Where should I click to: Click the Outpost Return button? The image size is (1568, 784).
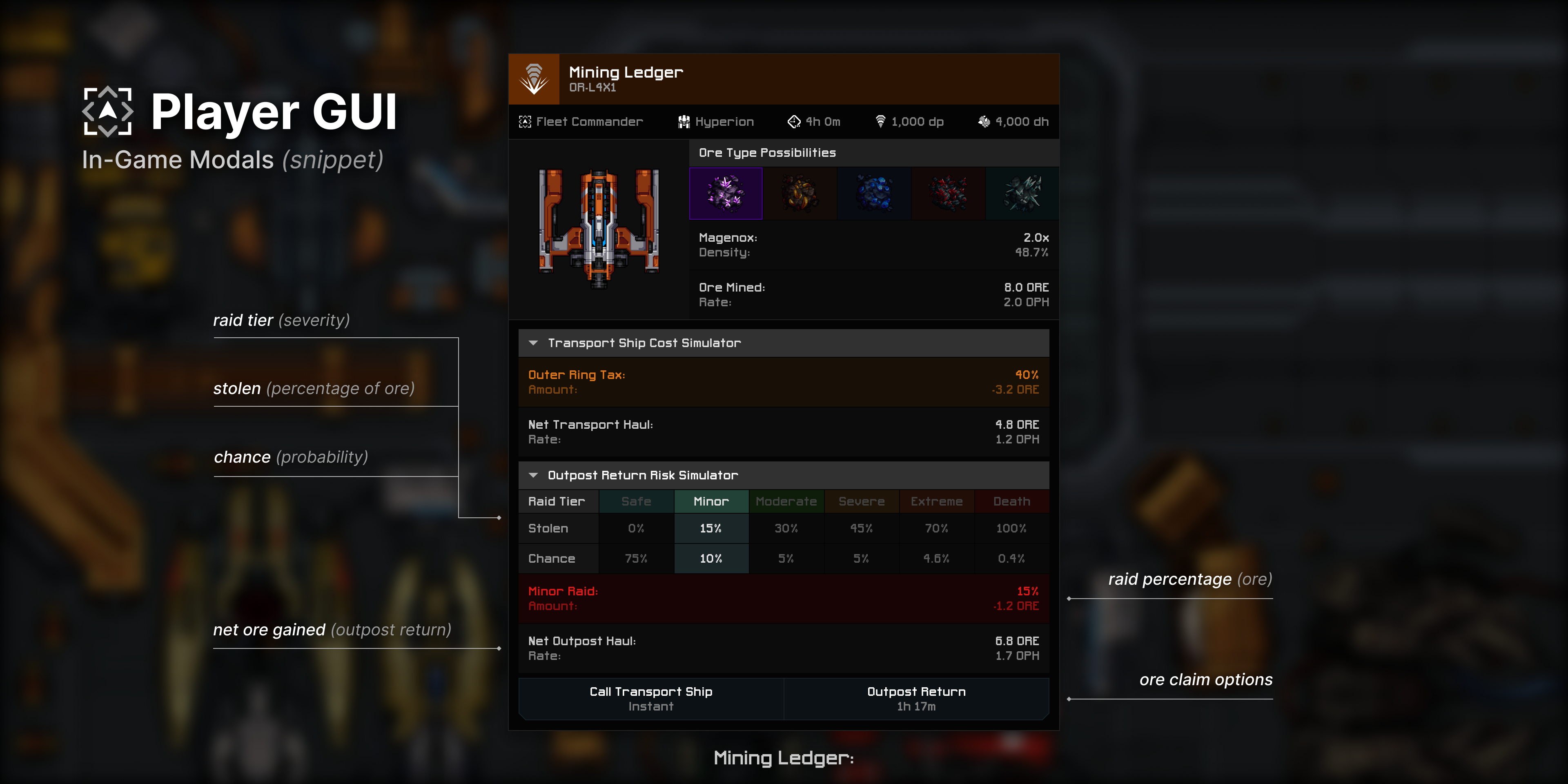coord(915,698)
